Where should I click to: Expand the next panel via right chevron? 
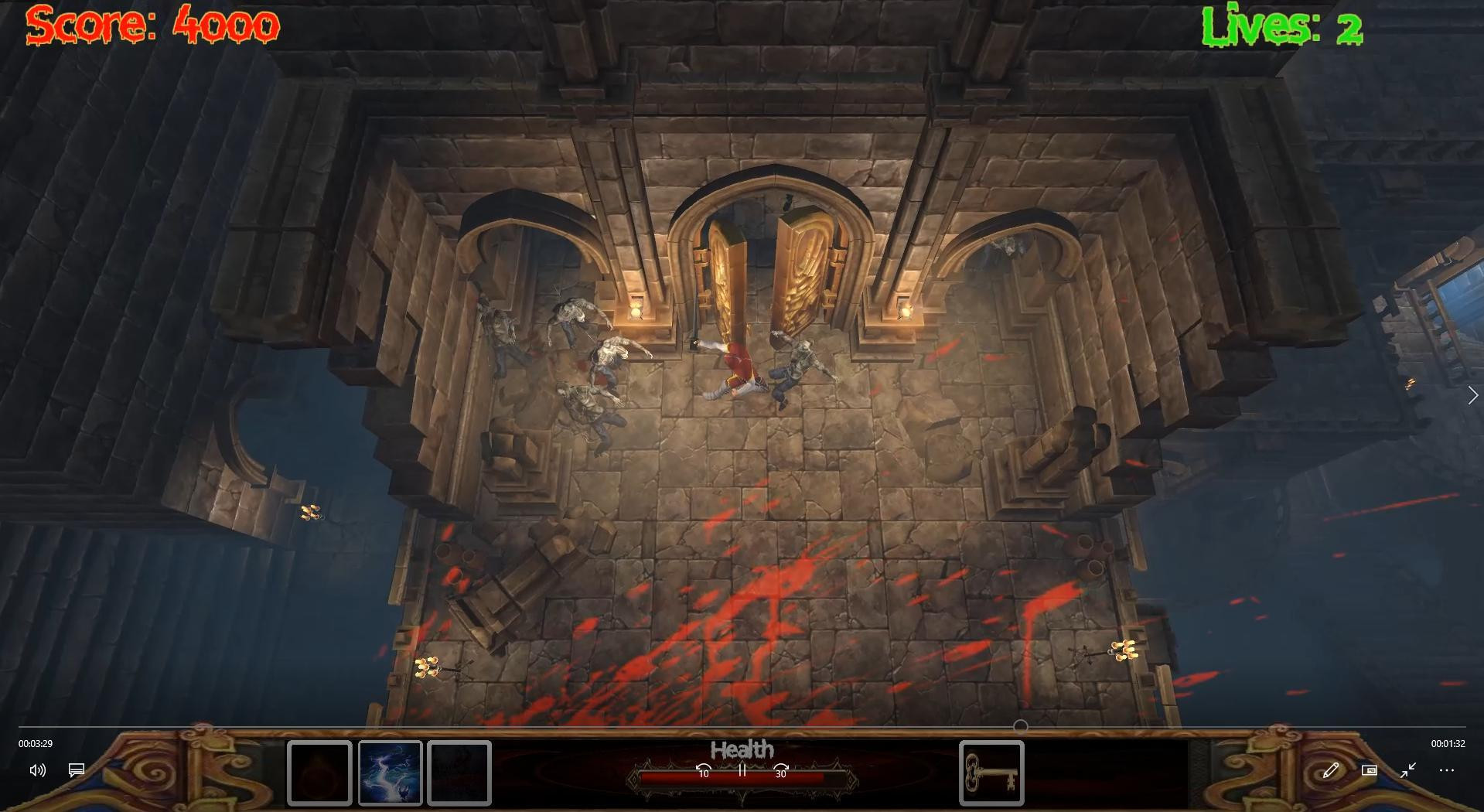tap(1472, 394)
